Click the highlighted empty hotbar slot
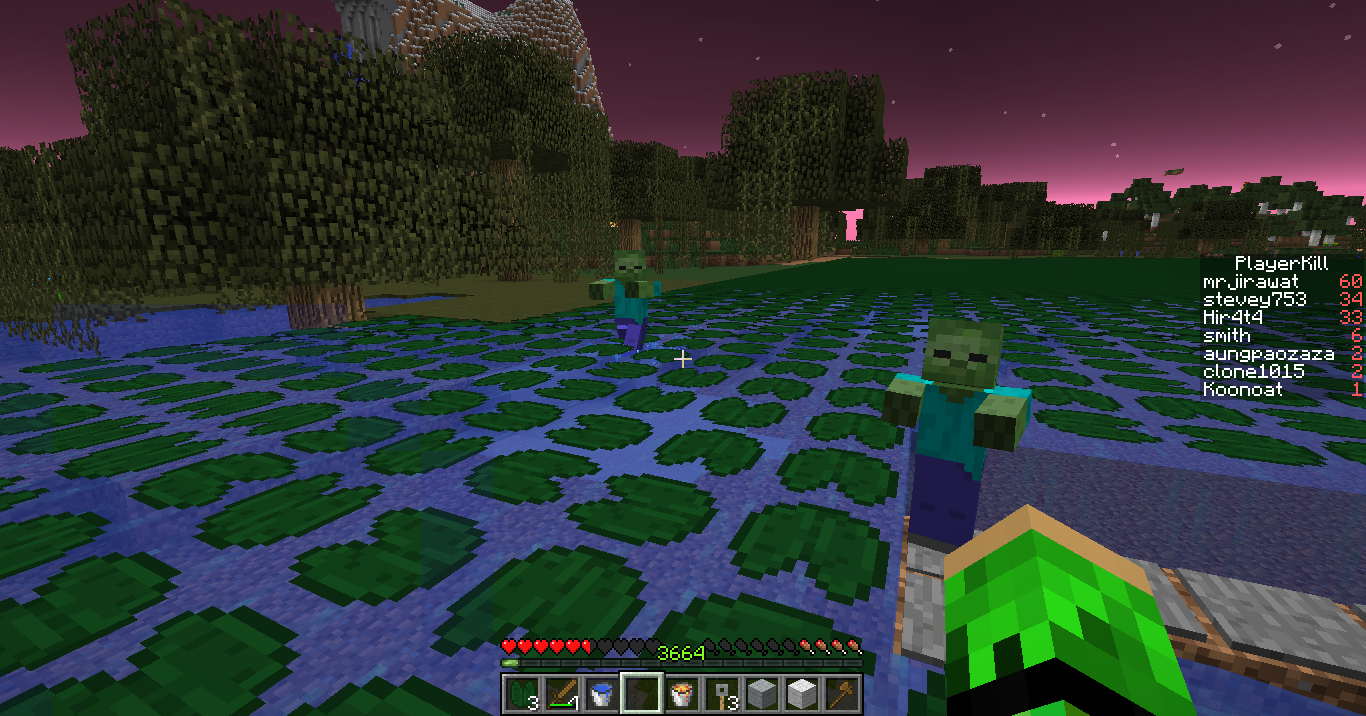Image resolution: width=1366 pixels, height=716 pixels. pos(641,692)
